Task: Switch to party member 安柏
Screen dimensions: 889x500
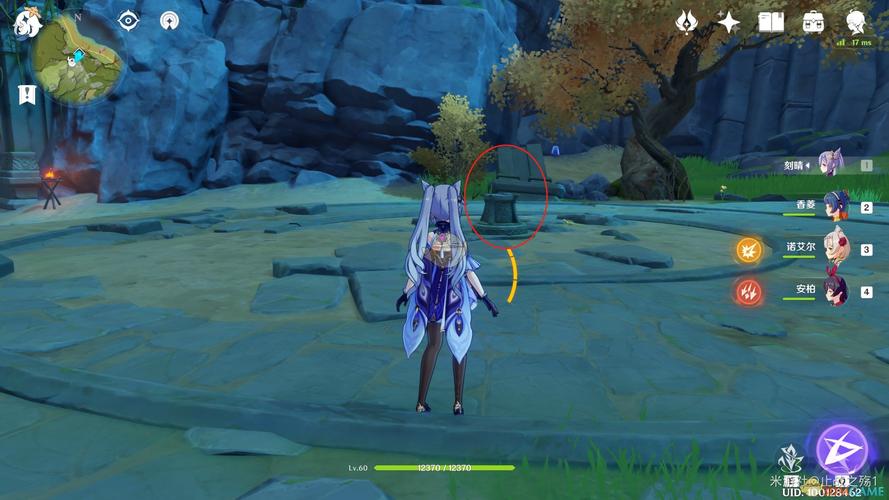Action: tap(836, 291)
